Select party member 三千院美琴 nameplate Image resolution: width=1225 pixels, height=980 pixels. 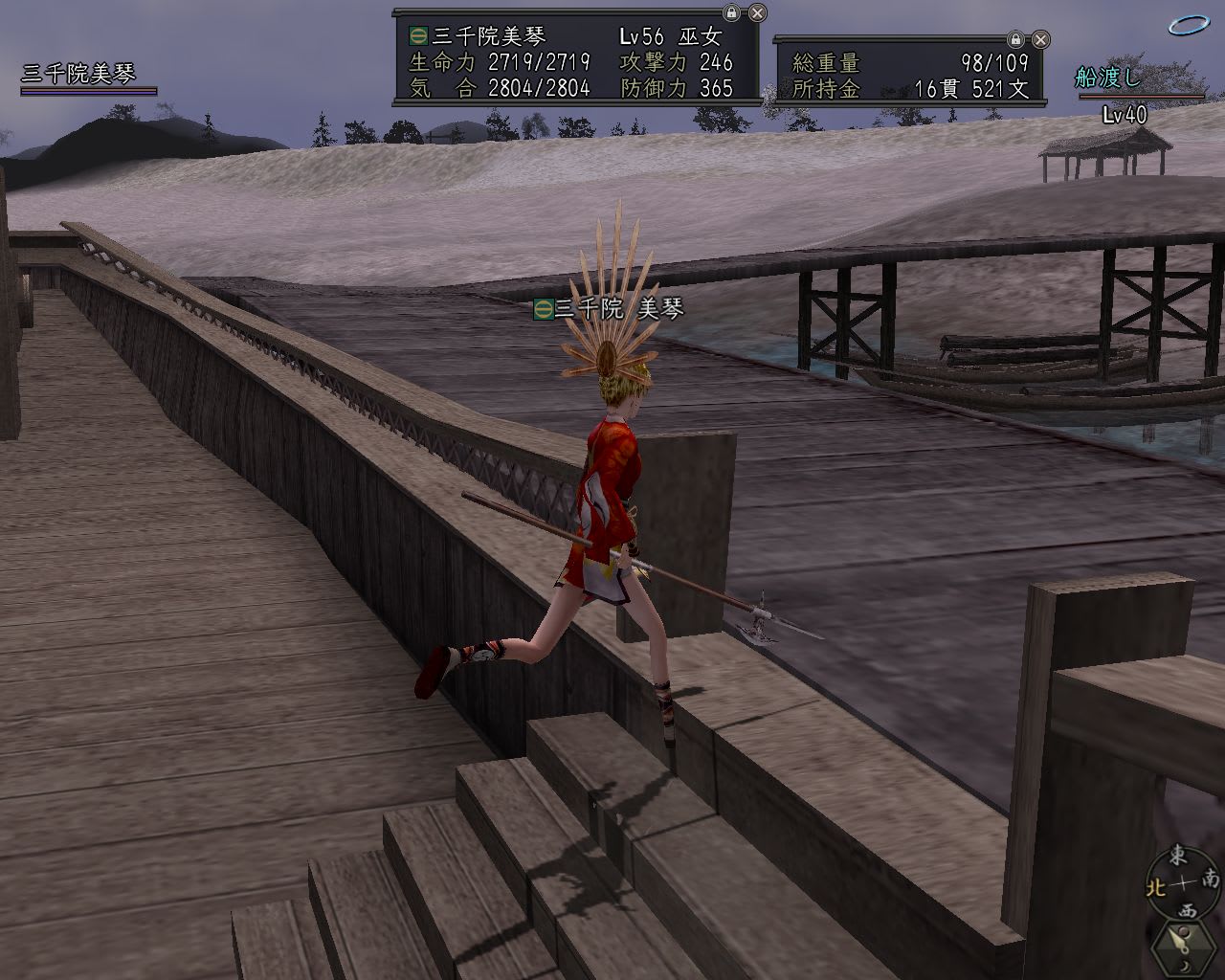pos(78,74)
